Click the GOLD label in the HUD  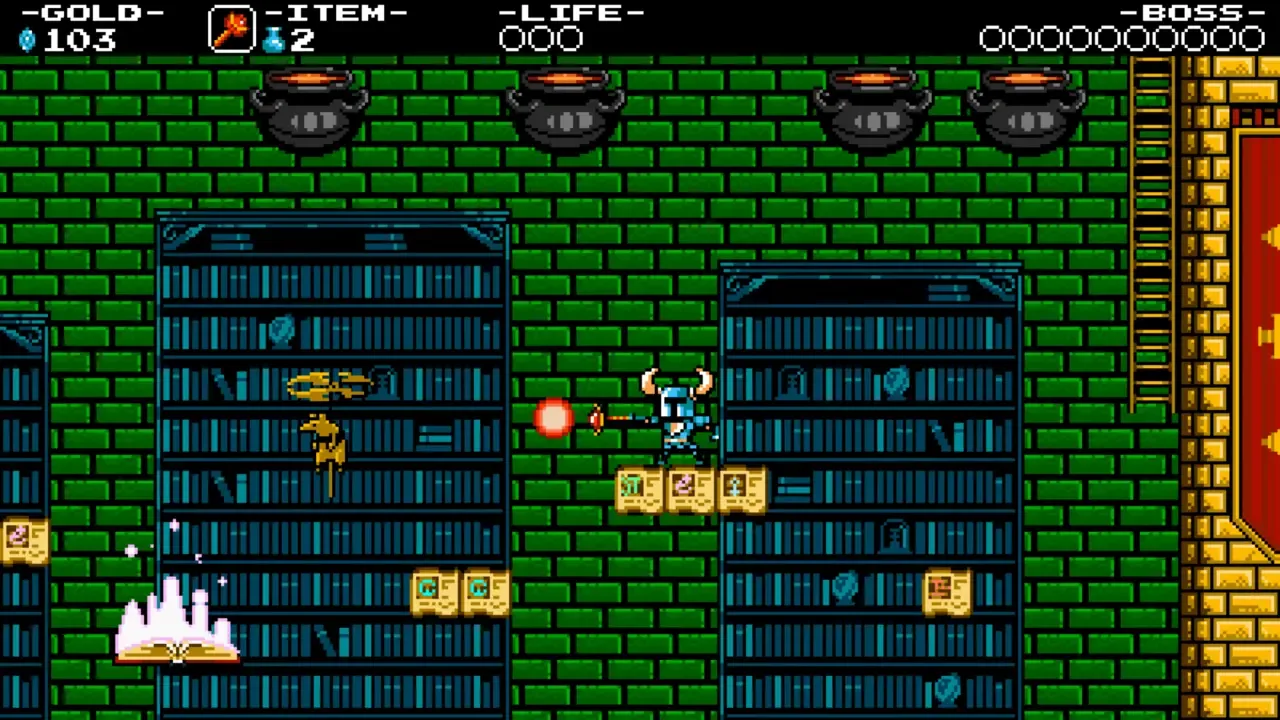click(x=88, y=13)
